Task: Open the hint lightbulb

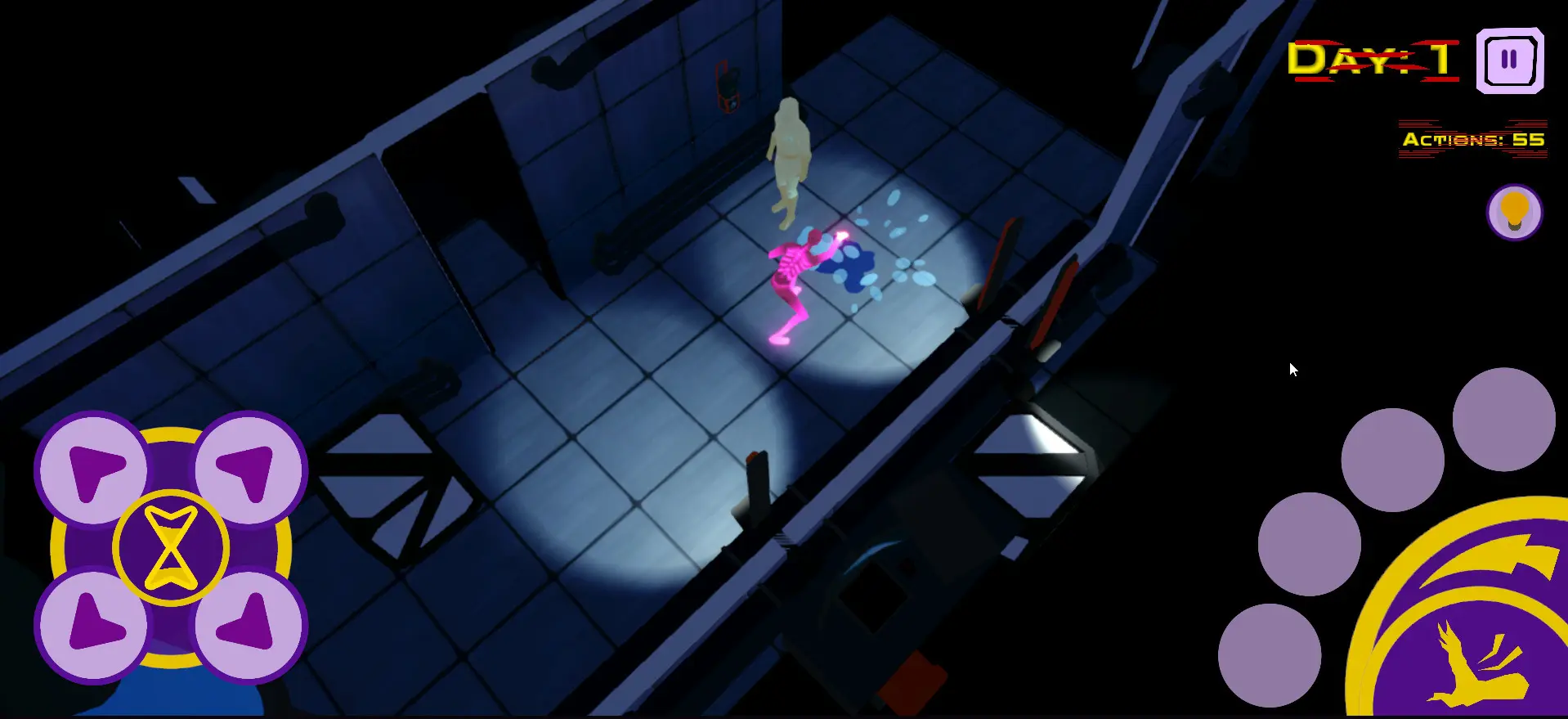Action: pyautogui.click(x=1514, y=211)
